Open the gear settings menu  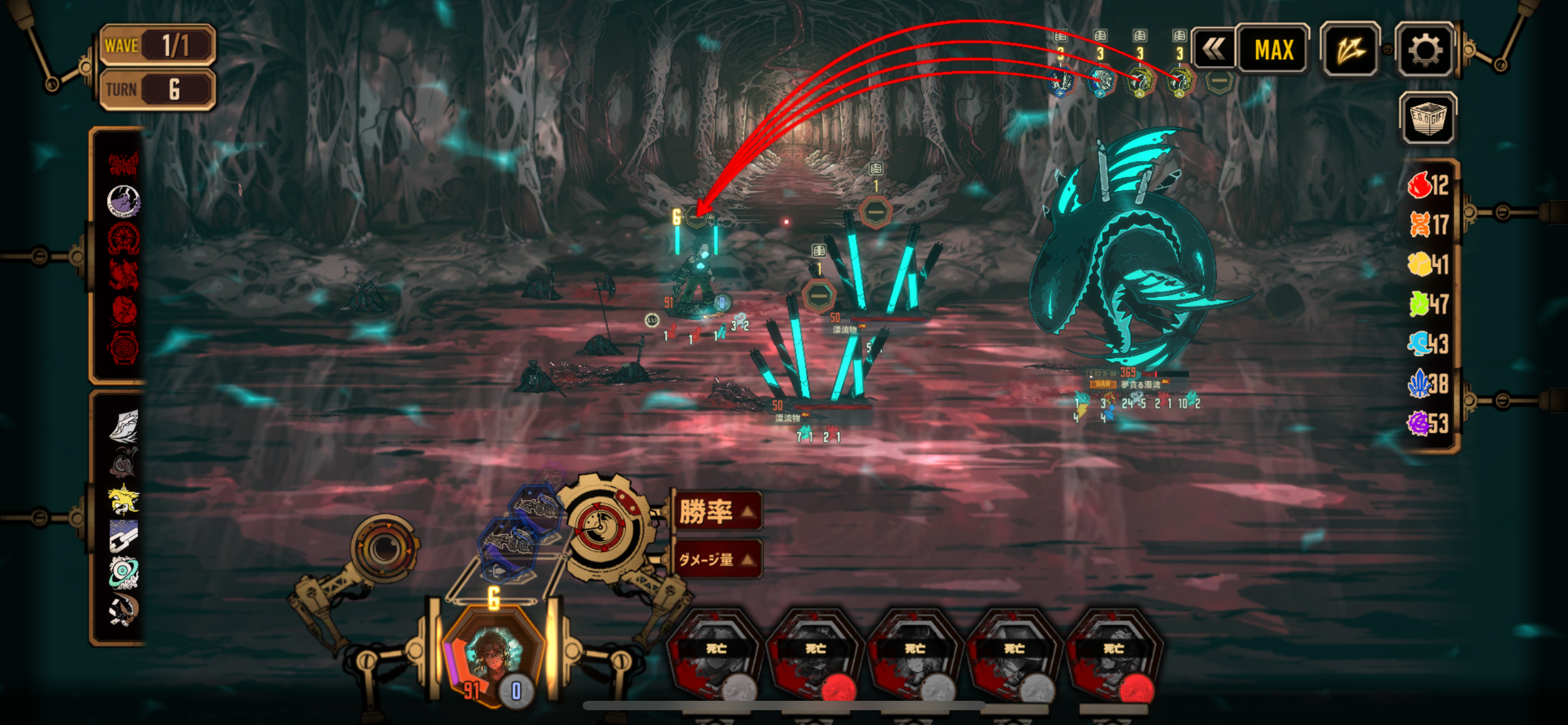click(1424, 50)
